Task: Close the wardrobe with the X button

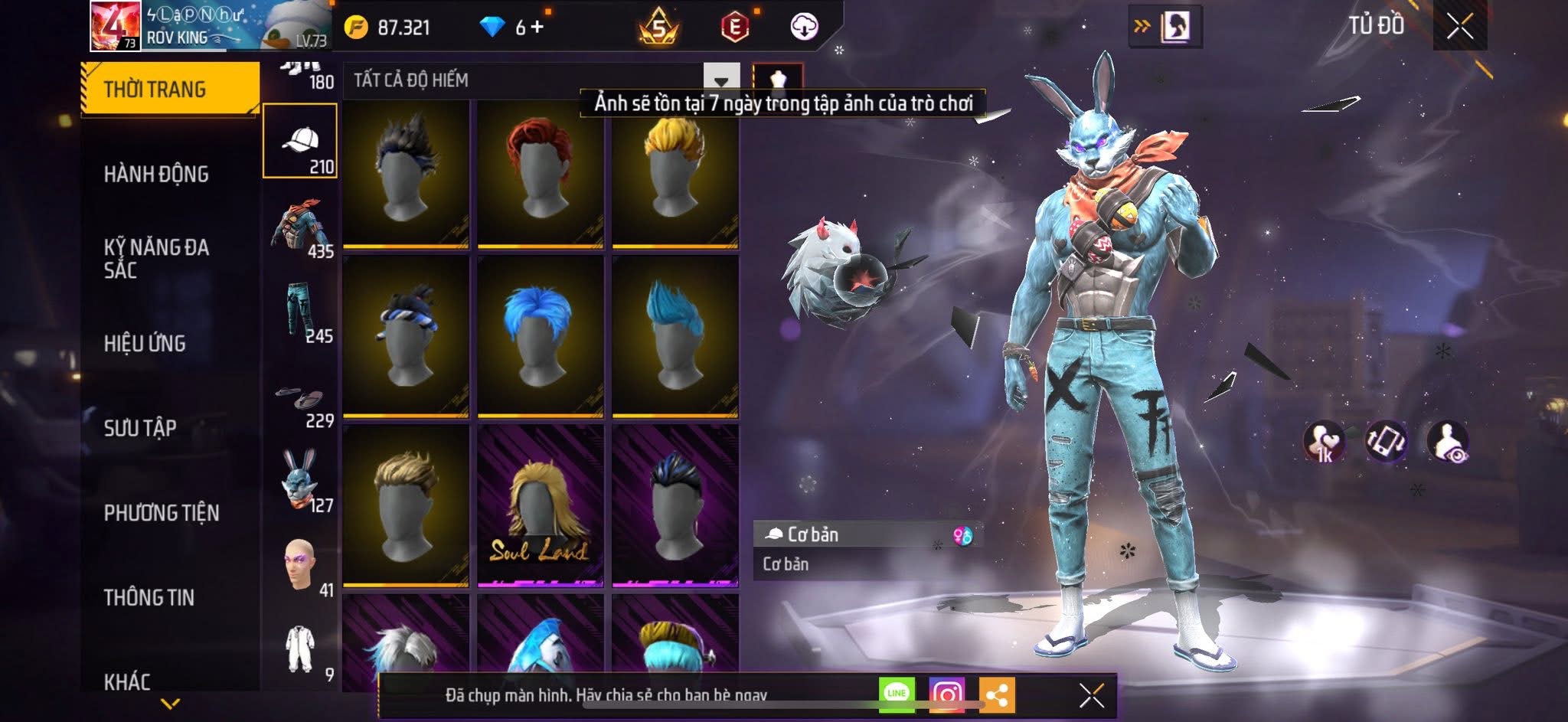Action: (x=1459, y=27)
